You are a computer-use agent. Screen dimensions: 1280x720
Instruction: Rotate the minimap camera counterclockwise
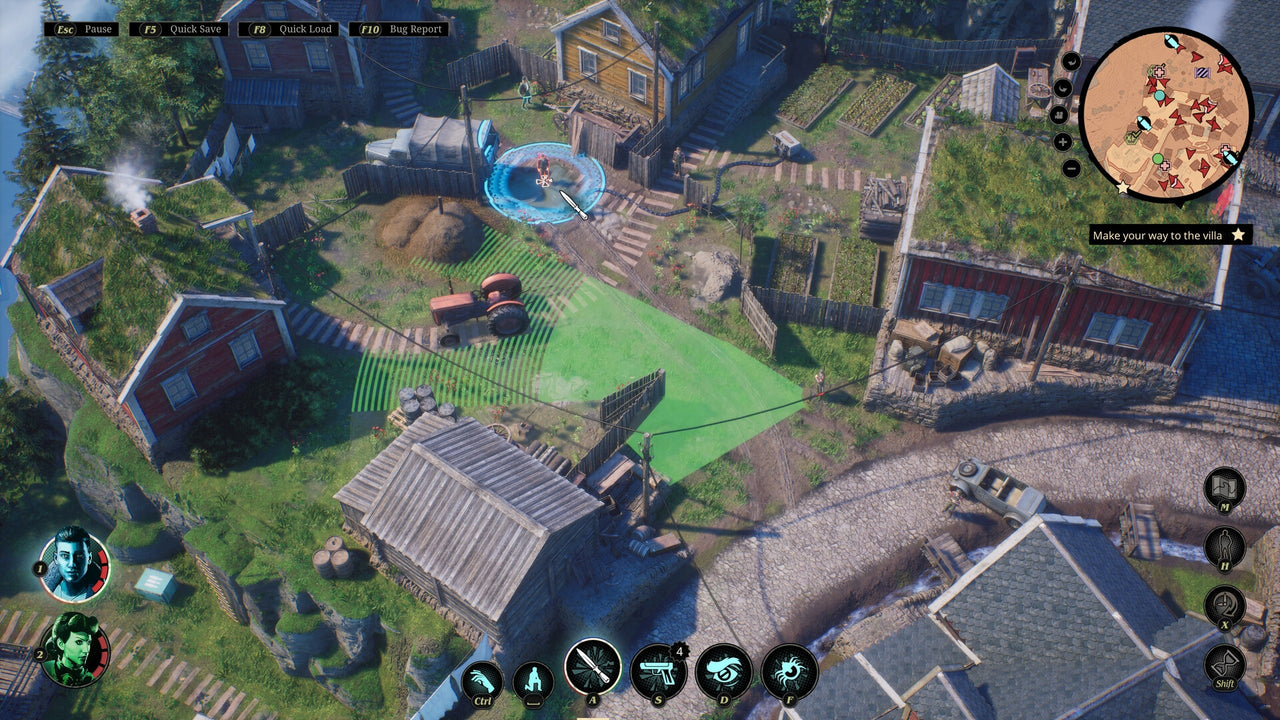coord(1072,60)
